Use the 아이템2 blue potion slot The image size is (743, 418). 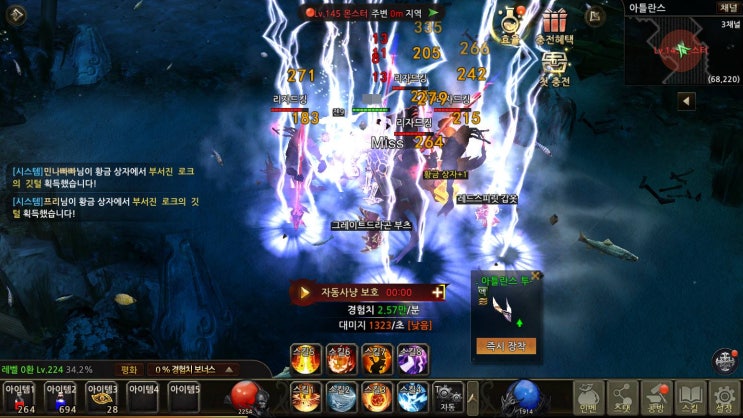61,396
